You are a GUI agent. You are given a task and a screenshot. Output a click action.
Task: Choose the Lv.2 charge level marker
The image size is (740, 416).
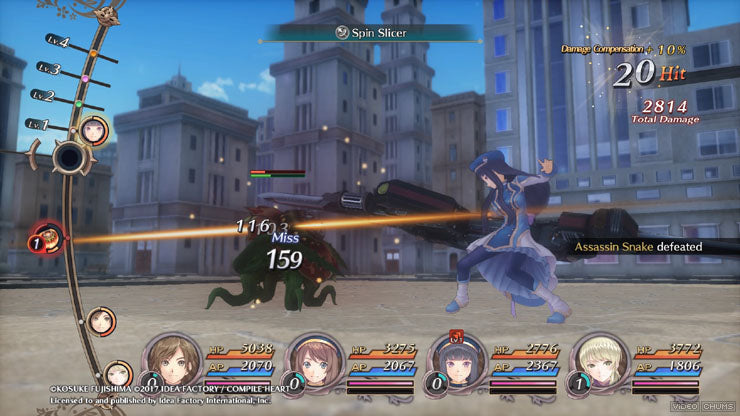(43, 96)
